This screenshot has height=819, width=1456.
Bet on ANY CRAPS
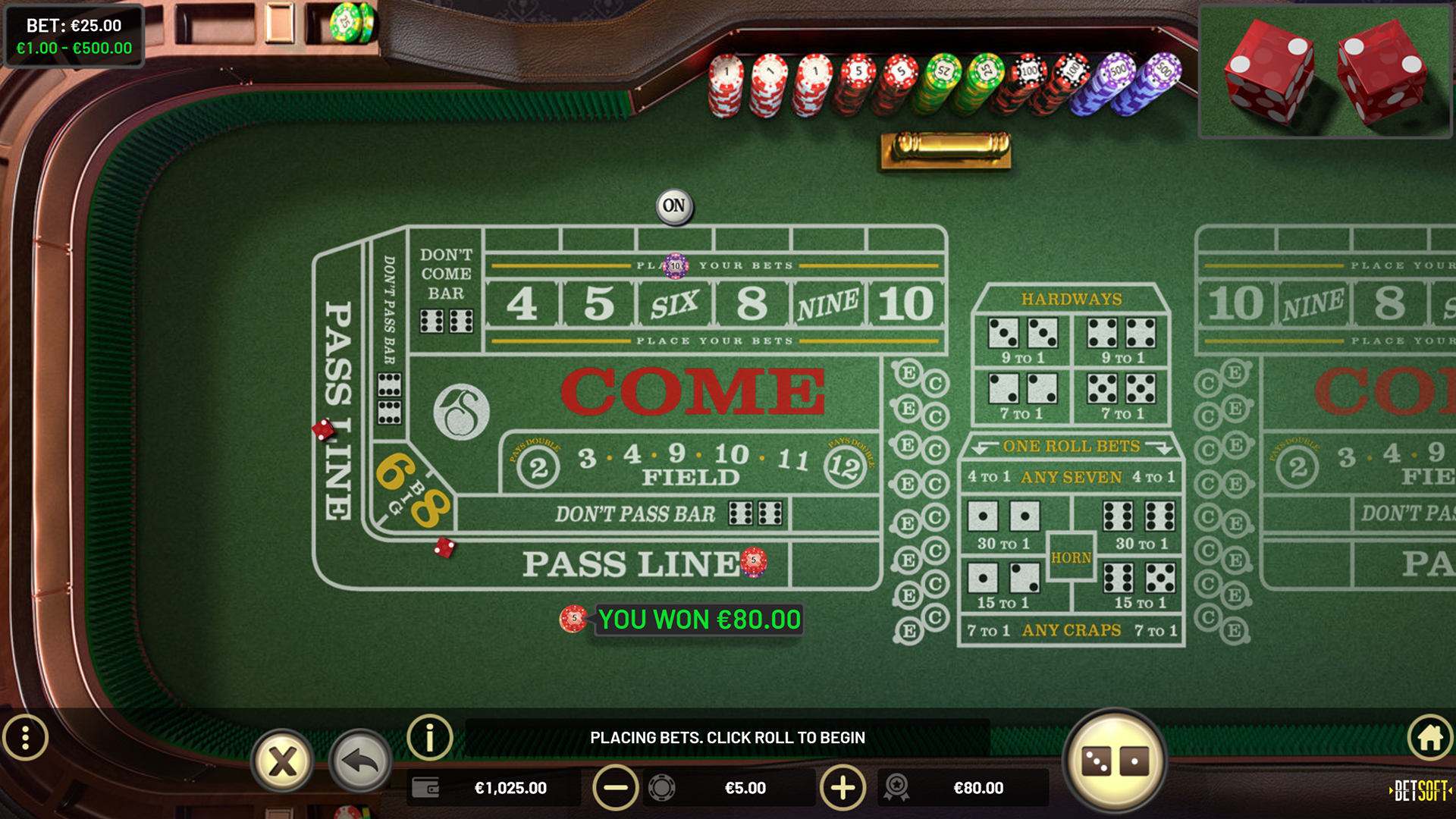1071,629
